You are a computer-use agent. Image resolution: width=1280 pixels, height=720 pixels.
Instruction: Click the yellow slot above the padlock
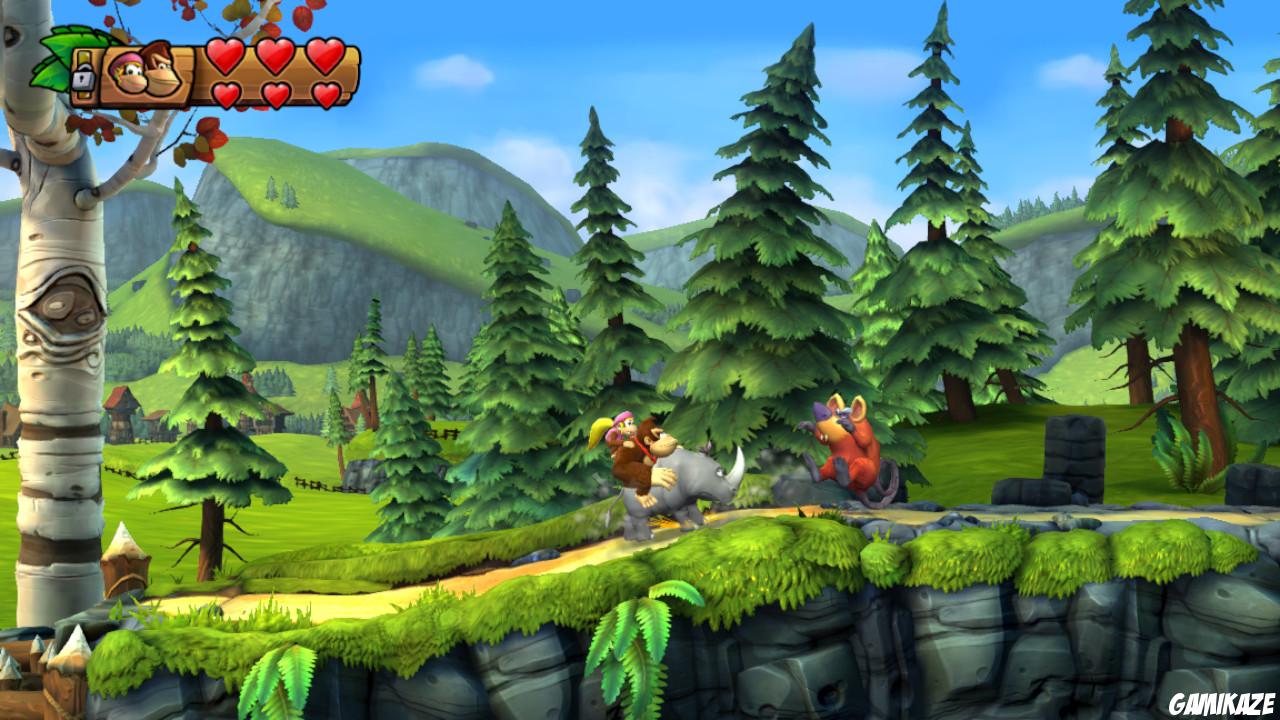click(x=84, y=57)
